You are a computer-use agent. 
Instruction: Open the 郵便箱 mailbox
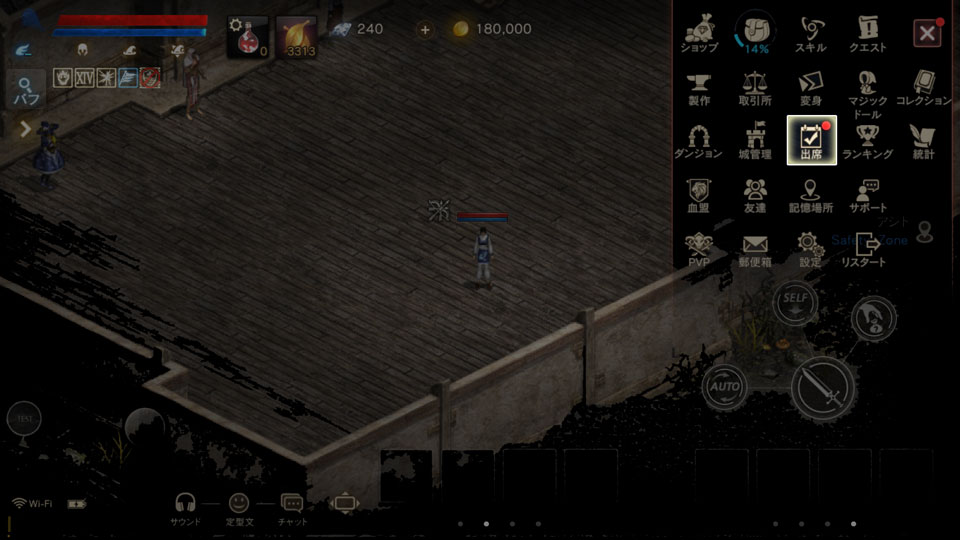coord(754,248)
